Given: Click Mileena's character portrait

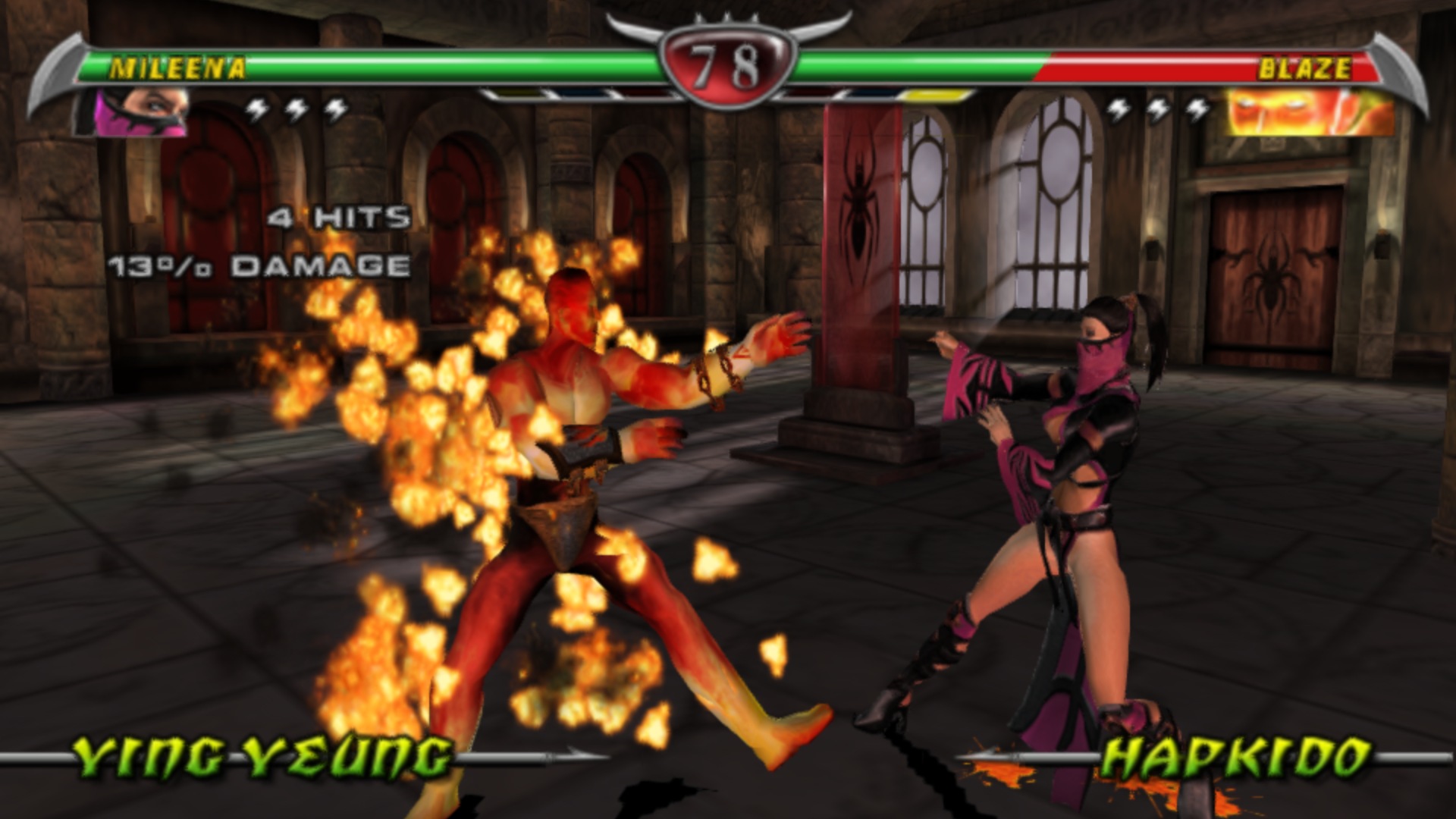Looking at the screenshot, I should 133,113.
